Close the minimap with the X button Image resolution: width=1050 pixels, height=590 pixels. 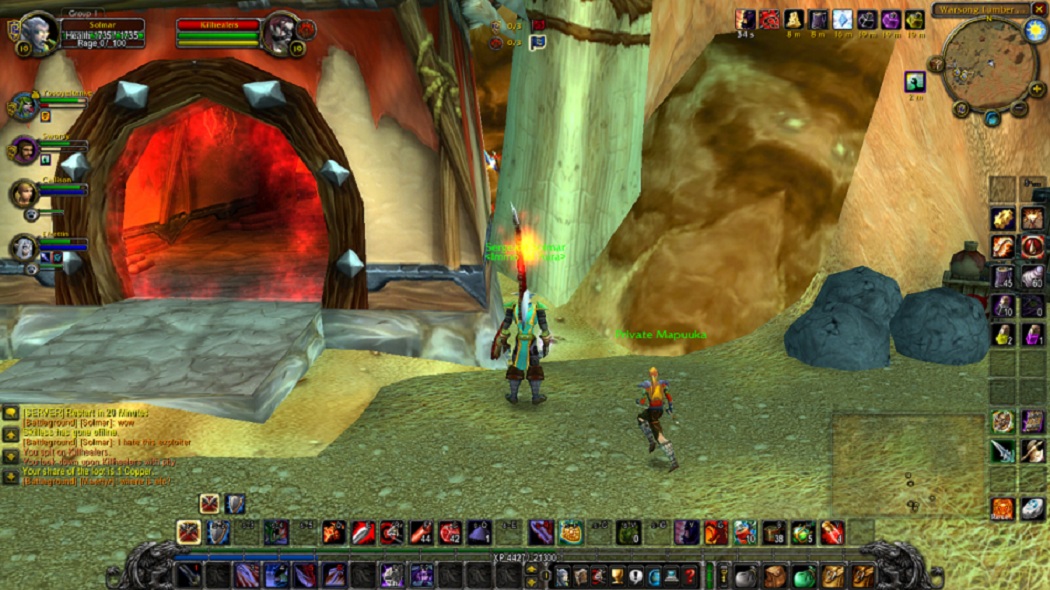[x=1039, y=9]
